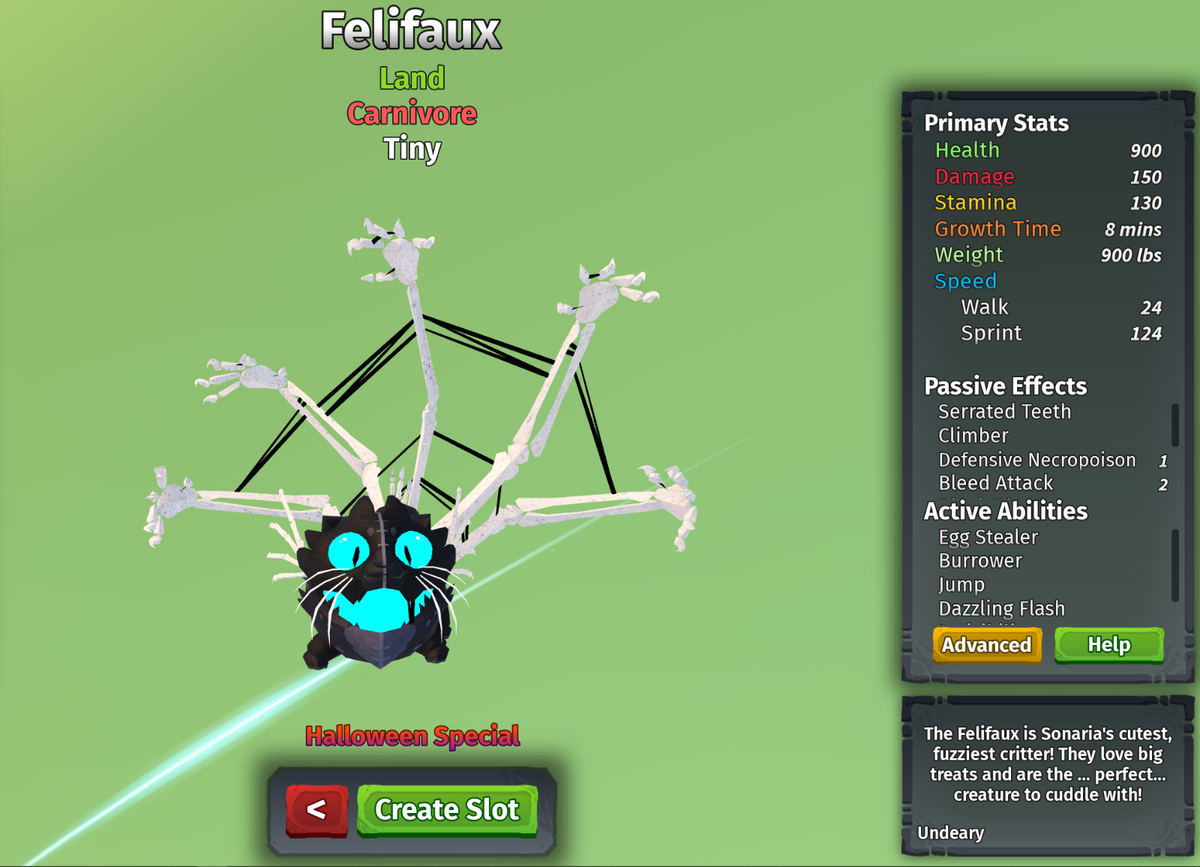Select the Bleed Attack passive entry

(995, 484)
